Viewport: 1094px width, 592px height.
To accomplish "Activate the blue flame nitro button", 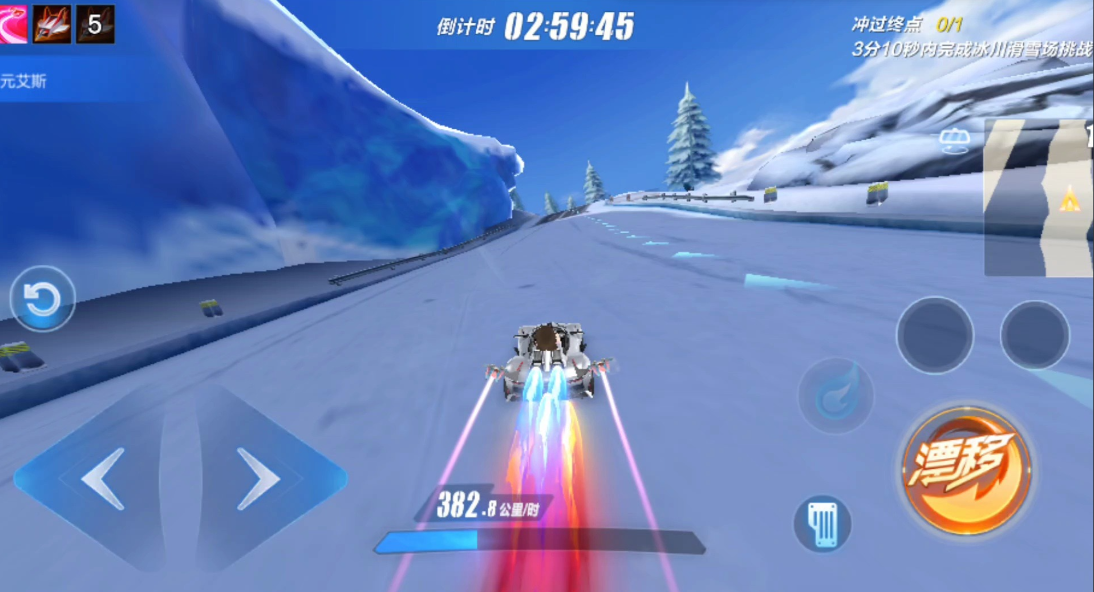I will [835, 395].
